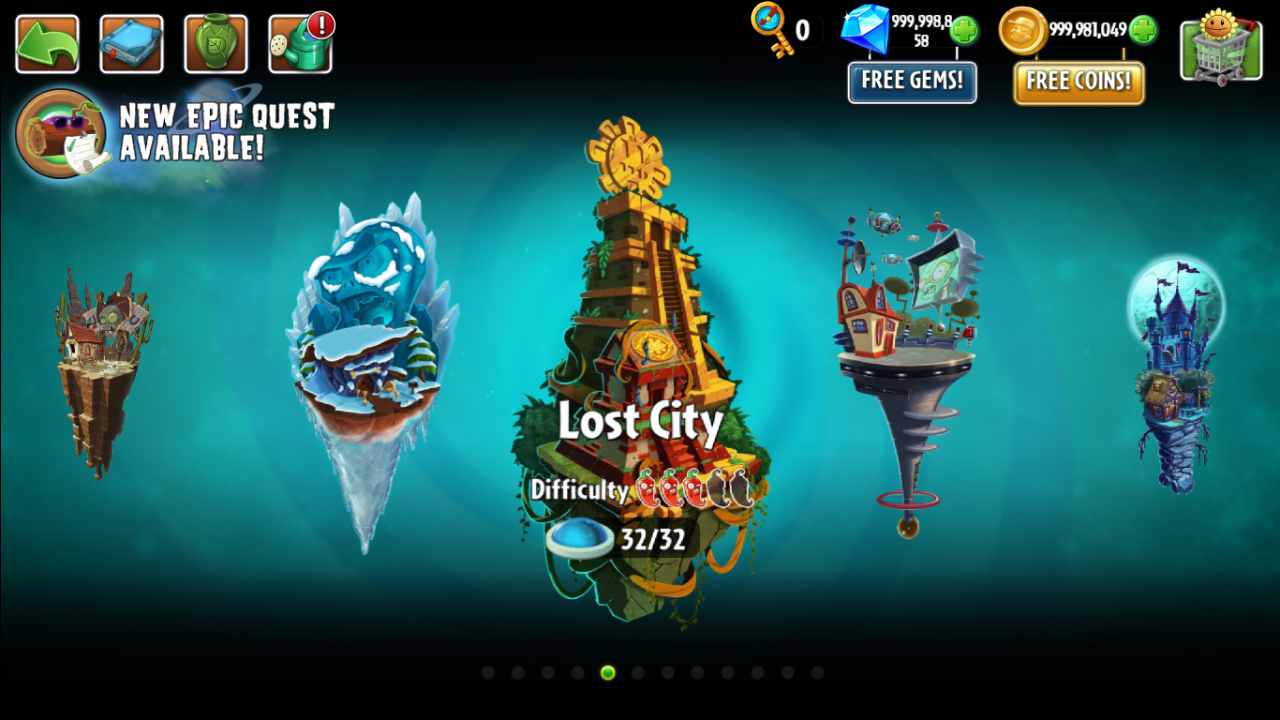Select the Frostbite Caves icy island

pos(370,330)
